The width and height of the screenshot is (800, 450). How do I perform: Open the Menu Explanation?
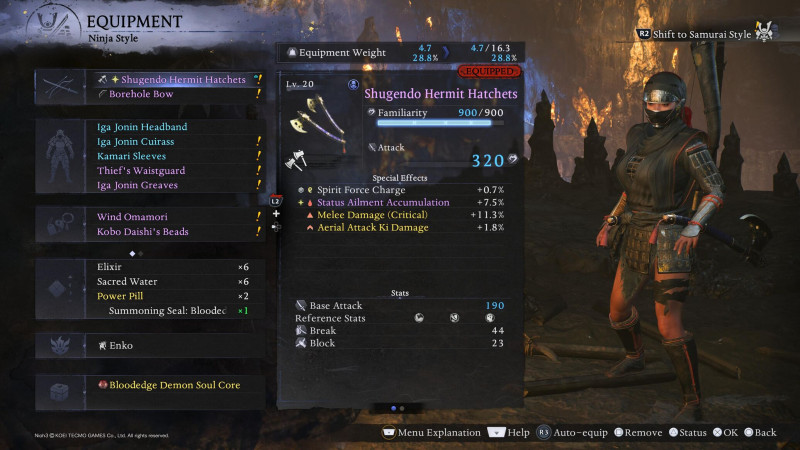[432, 433]
